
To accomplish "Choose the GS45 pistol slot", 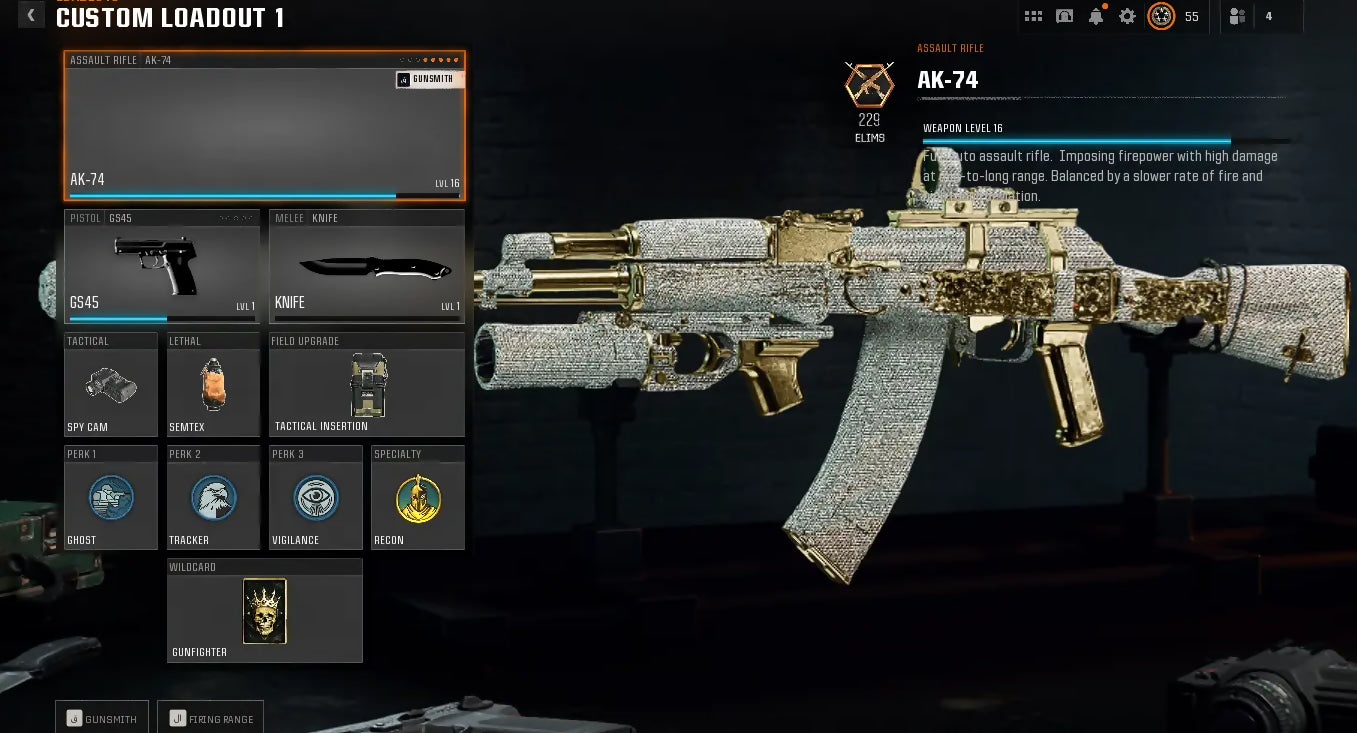I will pyautogui.click(x=162, y=266).
